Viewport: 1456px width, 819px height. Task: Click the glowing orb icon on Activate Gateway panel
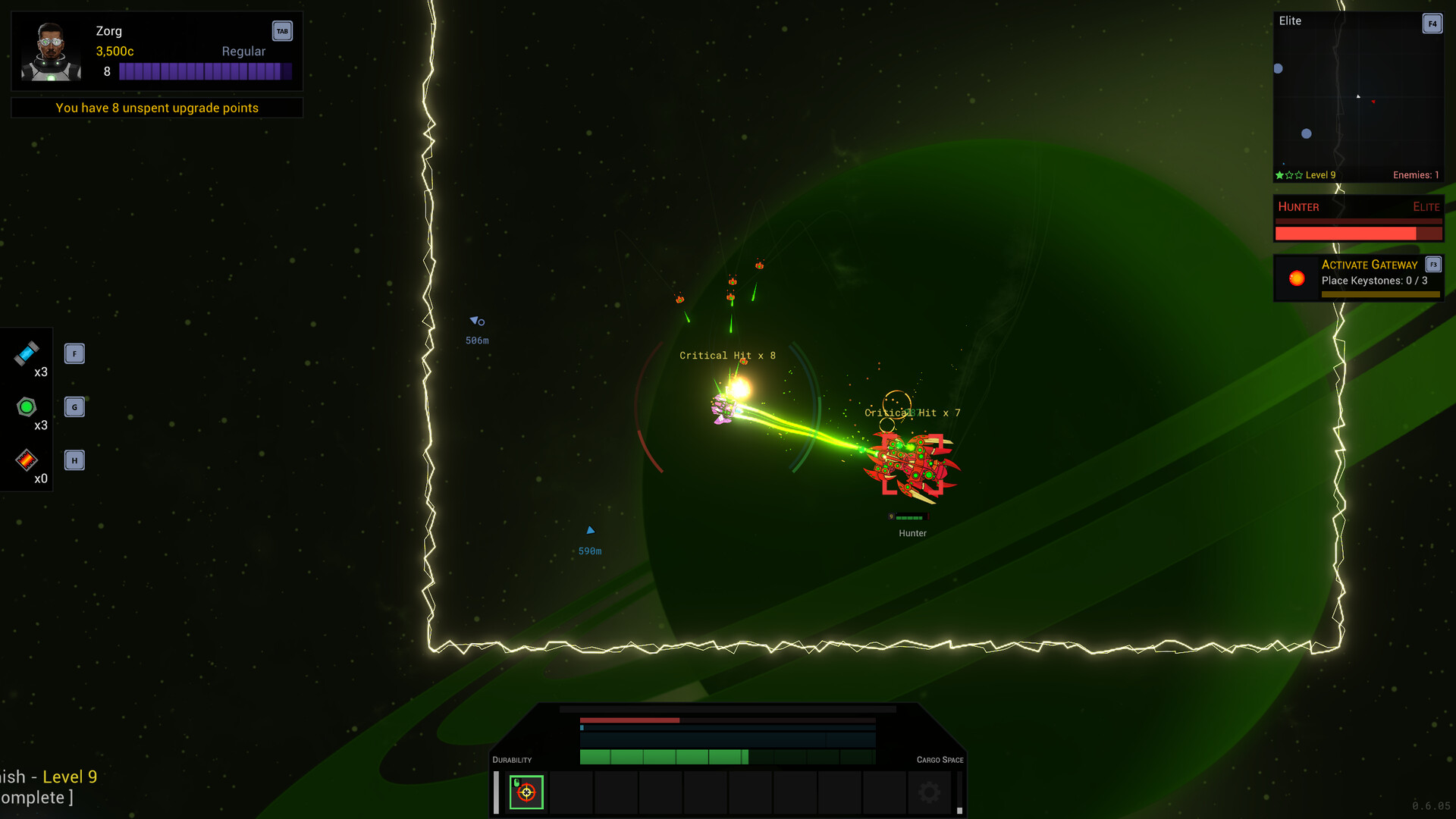[1295, 278]
